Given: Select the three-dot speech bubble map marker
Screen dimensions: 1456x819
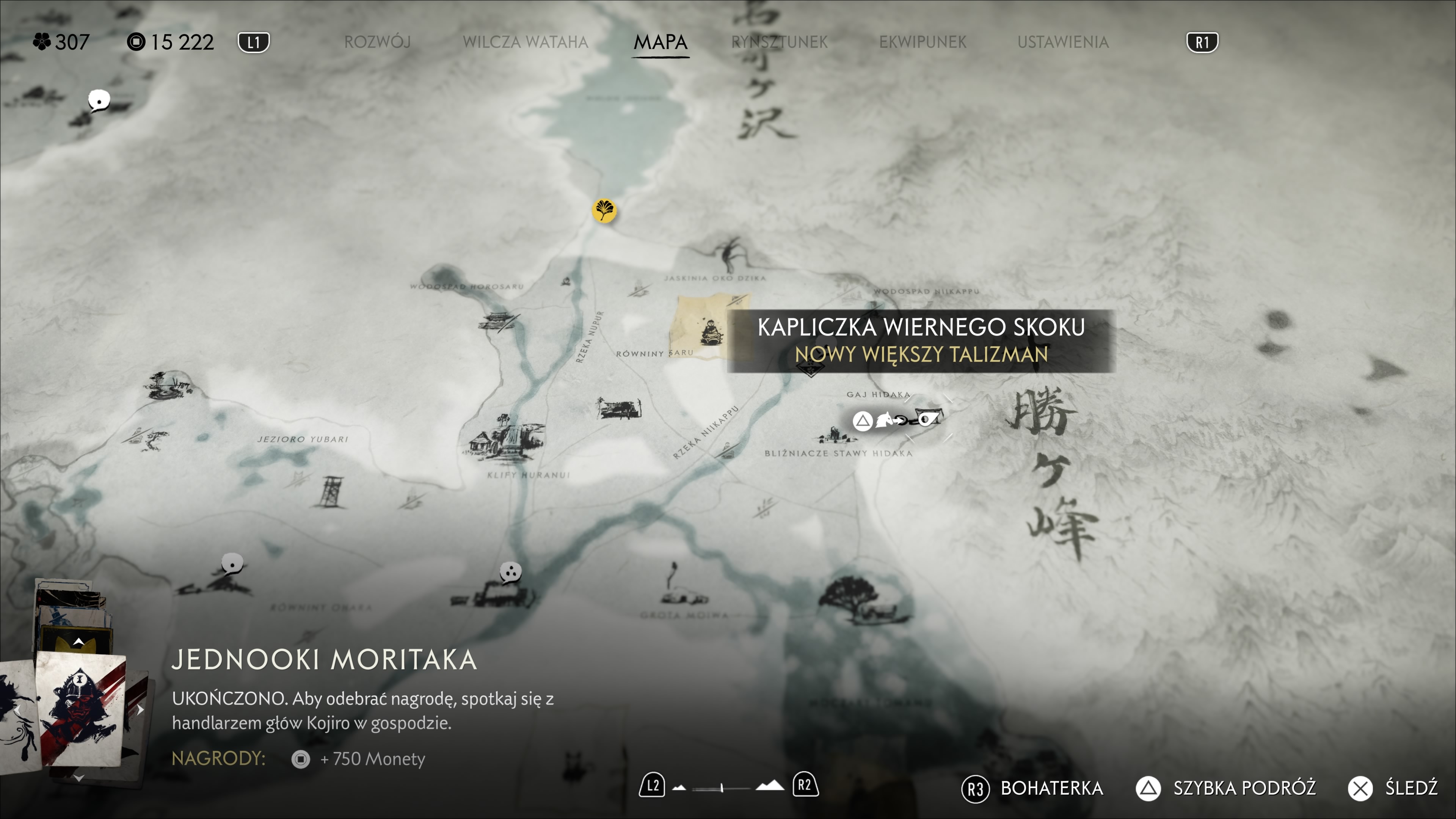Looking at the screenshot, I should click(510, 572).
